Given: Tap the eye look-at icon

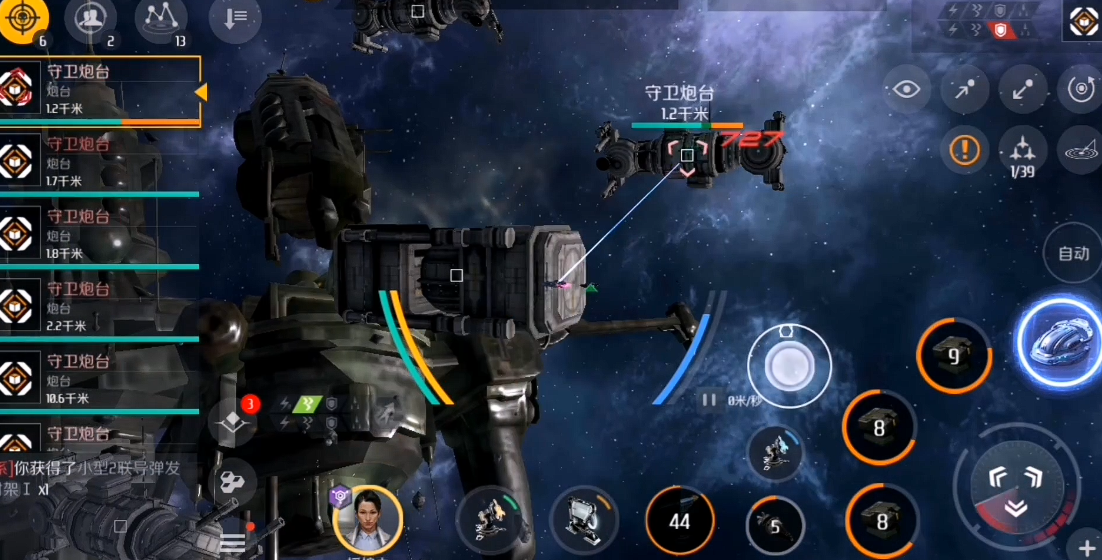Looking at the screenshot, I should (906, 90).
